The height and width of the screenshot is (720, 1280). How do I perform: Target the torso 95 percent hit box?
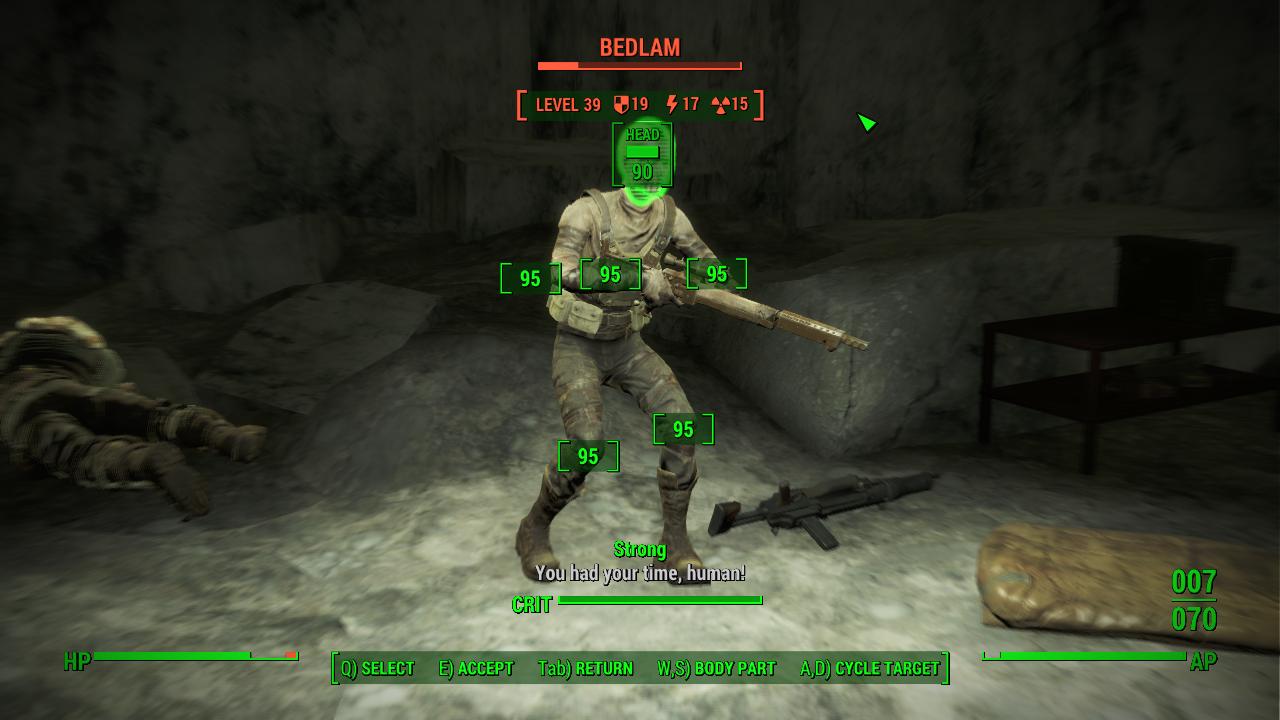610,273
